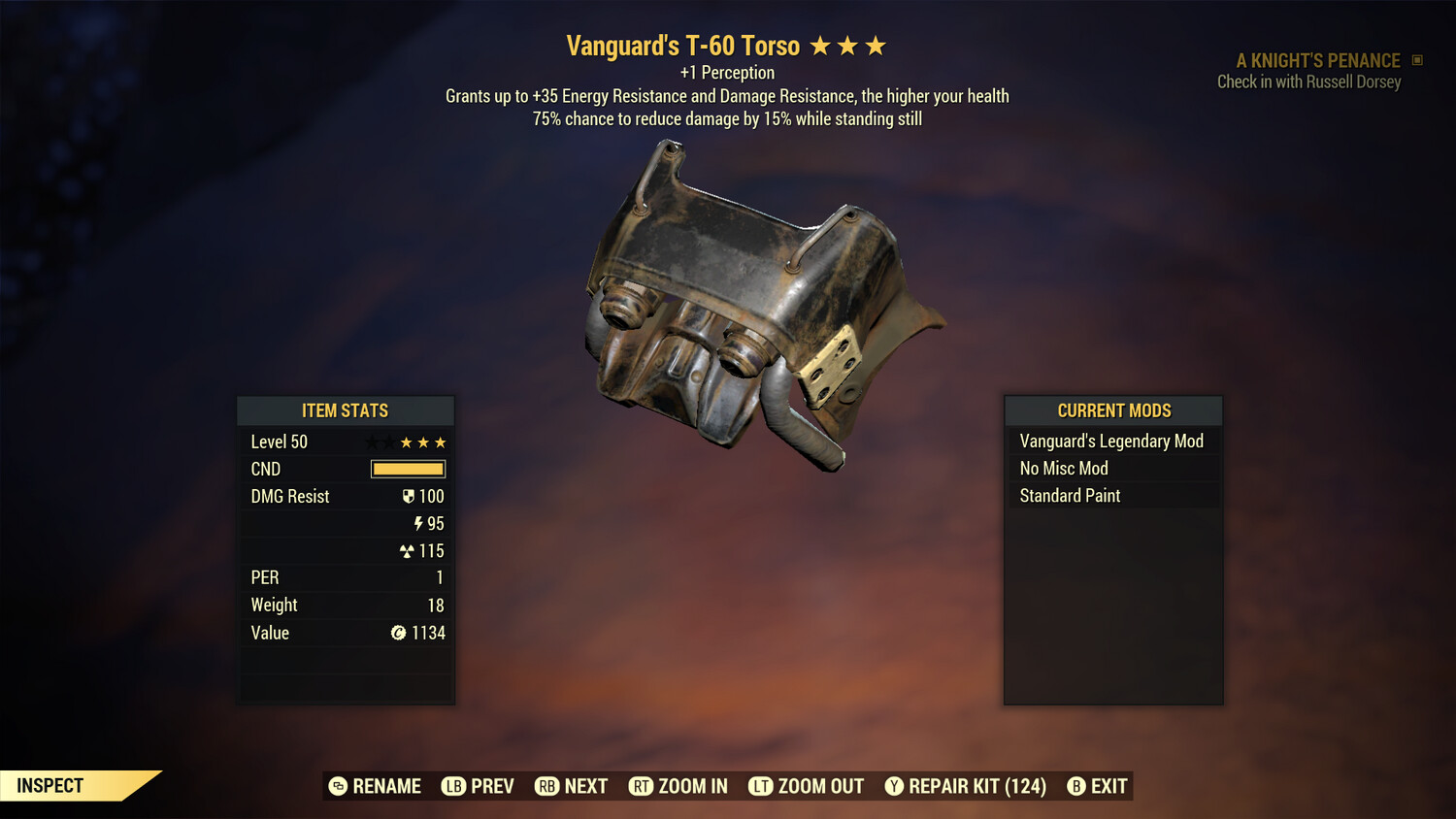1456x819 pixels.
Task: Click the ITEM STATS panel header
Action: [x=346, y=410]
